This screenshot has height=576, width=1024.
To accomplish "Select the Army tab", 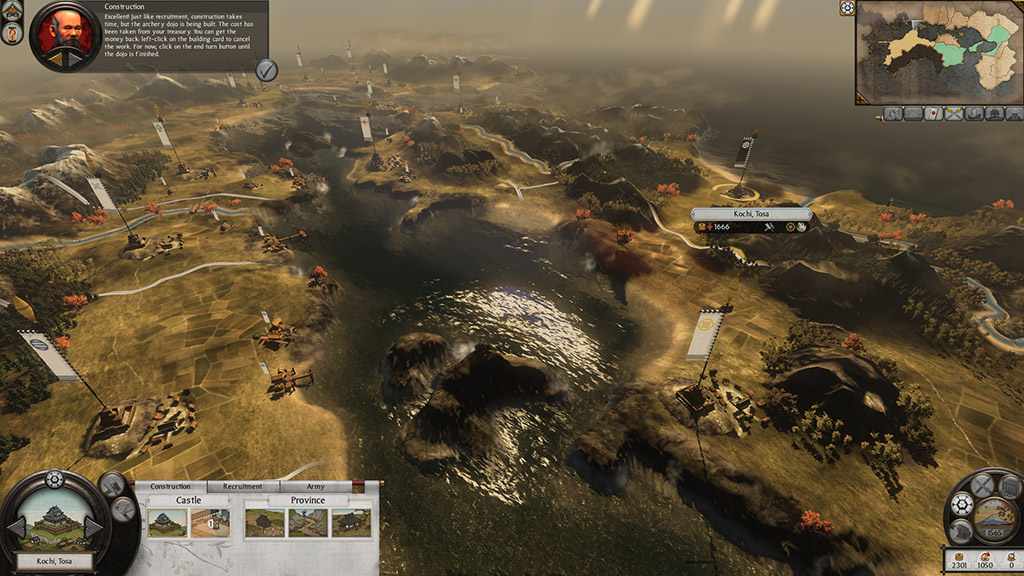I will (315, 487).
